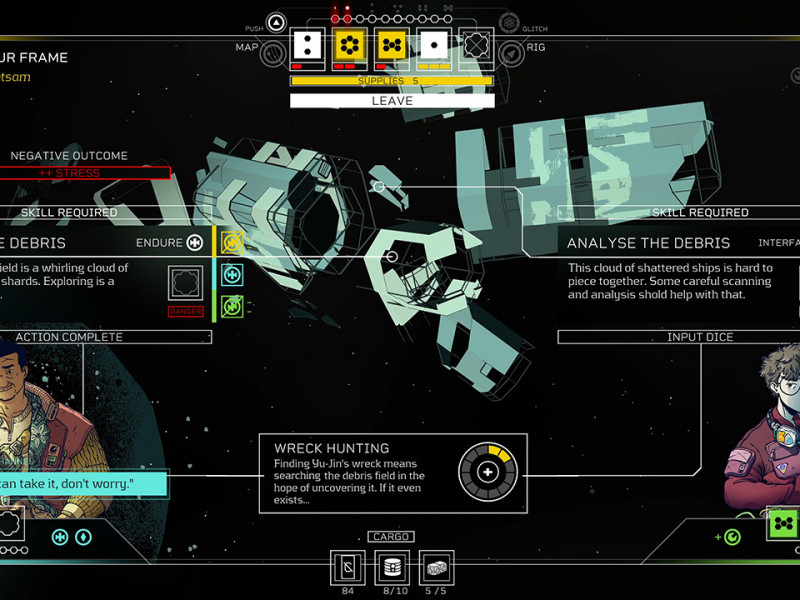Open the Wreck Hunting clock panel
Viewport: 800px width, 600px height.
point(392,473)
